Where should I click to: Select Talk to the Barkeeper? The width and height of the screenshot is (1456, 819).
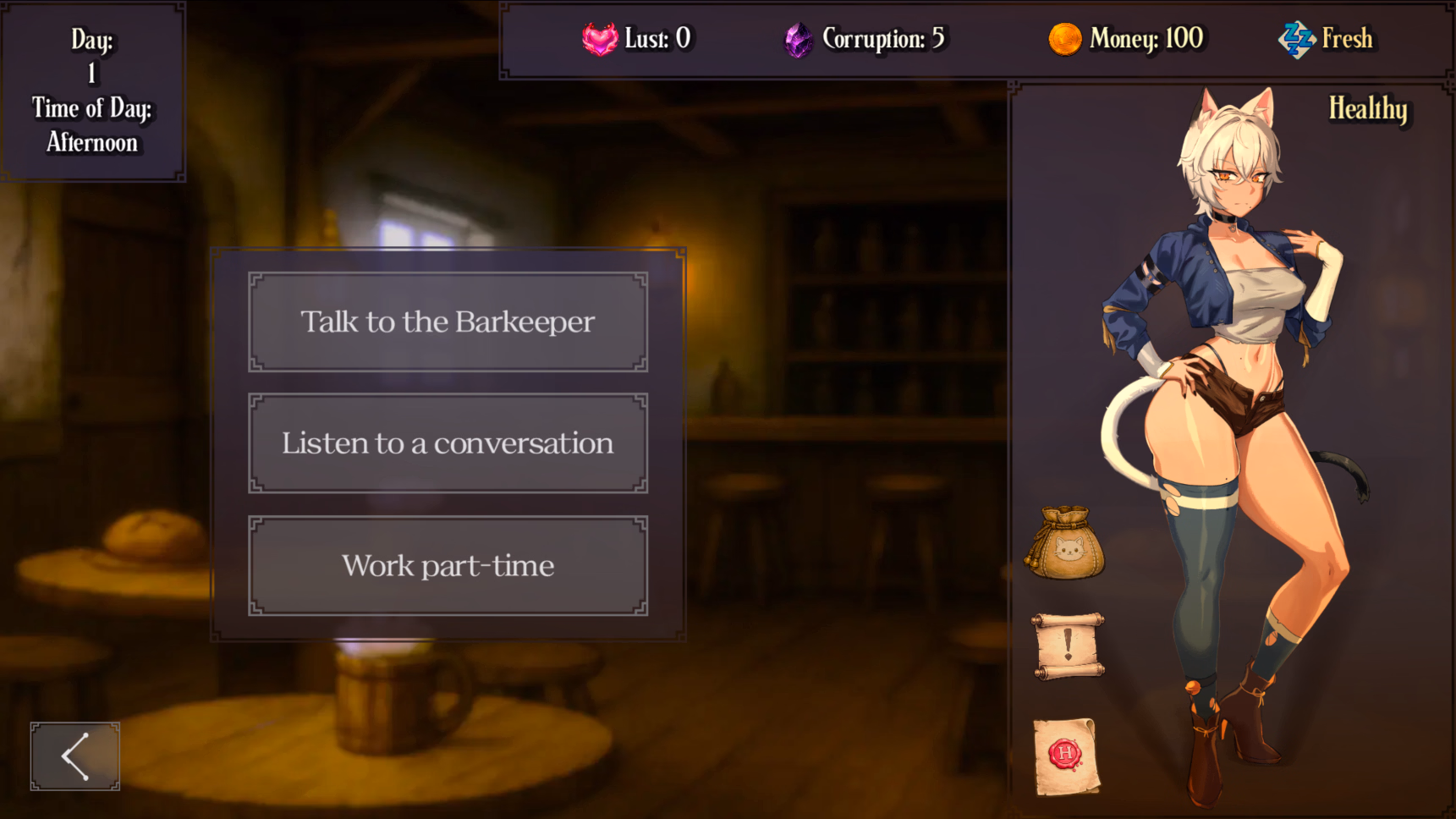click(x=447, y=322)
